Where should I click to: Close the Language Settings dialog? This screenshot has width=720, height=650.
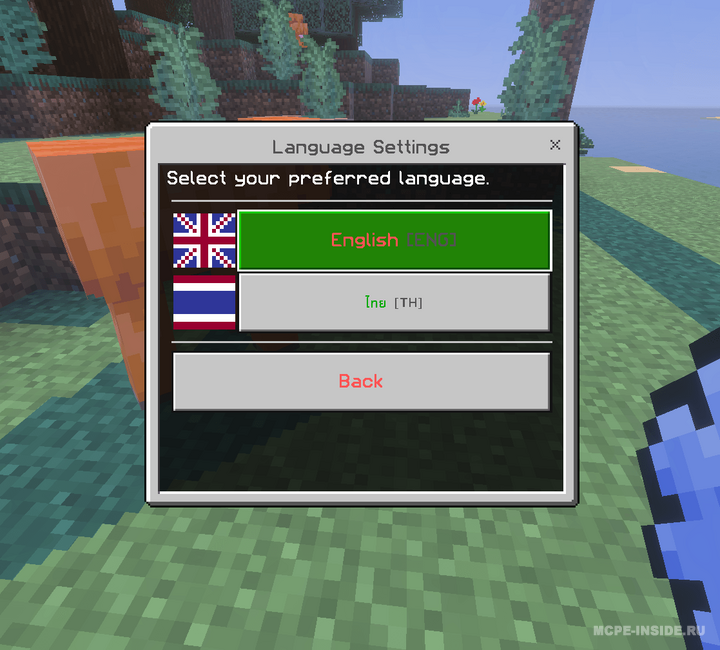pyautogui.click(x=555, y=145)
